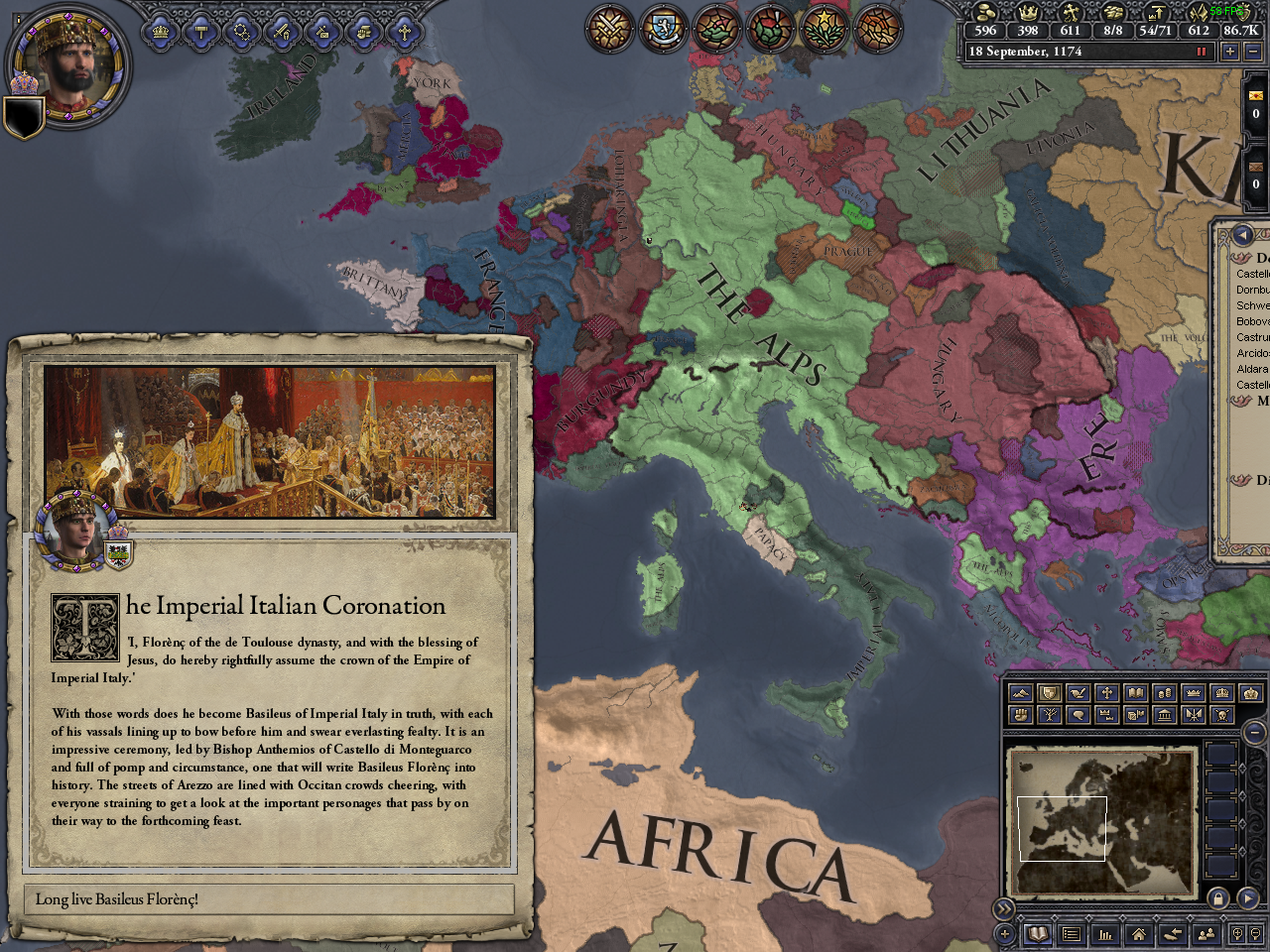Open the character finder
The height and width of the screenshot is (952, 1270).
pyautogui.click(x=1207, y=933)
